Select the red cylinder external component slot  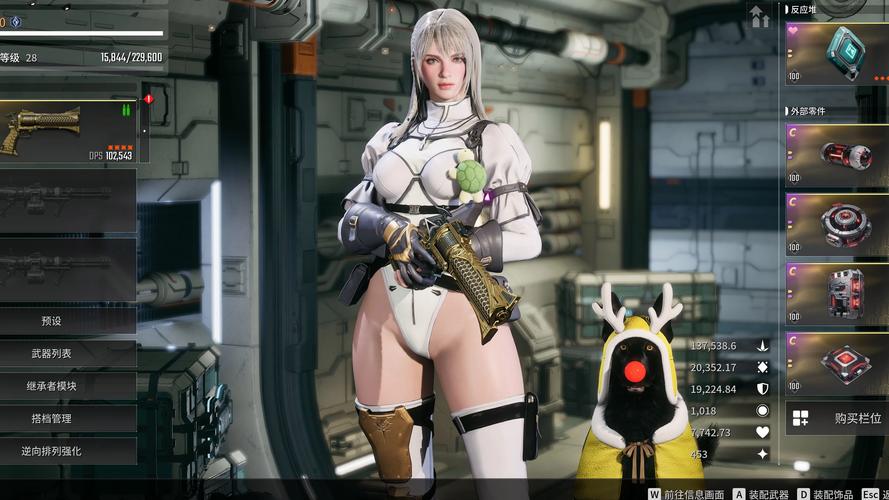tap(837, 155)
